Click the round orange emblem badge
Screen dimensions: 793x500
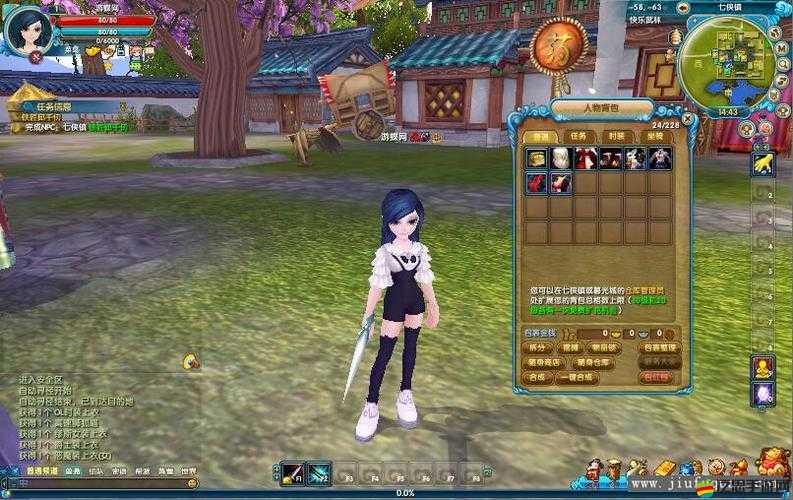click(x=557, y=46)
